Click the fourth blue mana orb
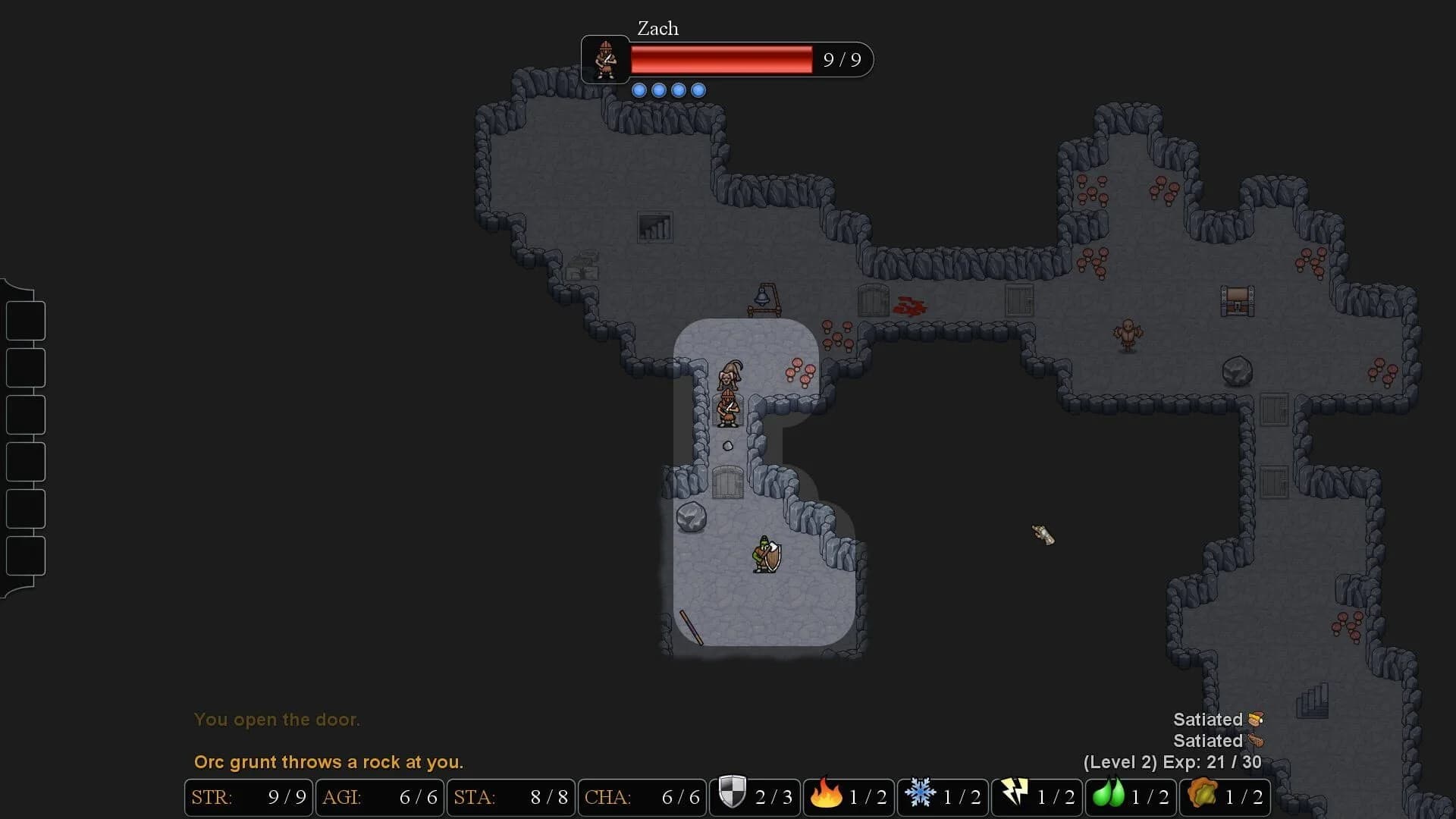Image resolution: width=1456 pixels, height=819 pixels. (x=698, y=89)
